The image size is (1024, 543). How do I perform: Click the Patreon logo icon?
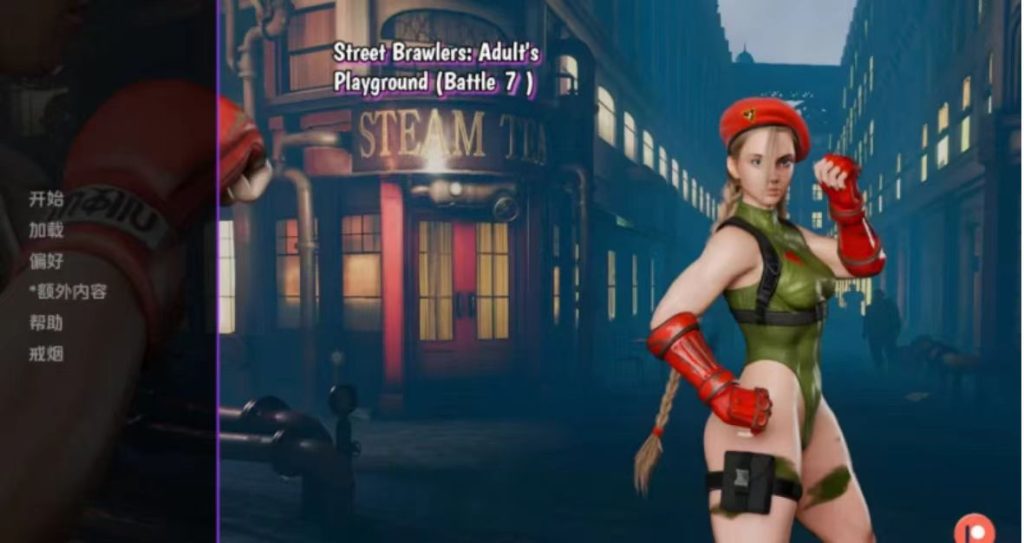[969, 528]
